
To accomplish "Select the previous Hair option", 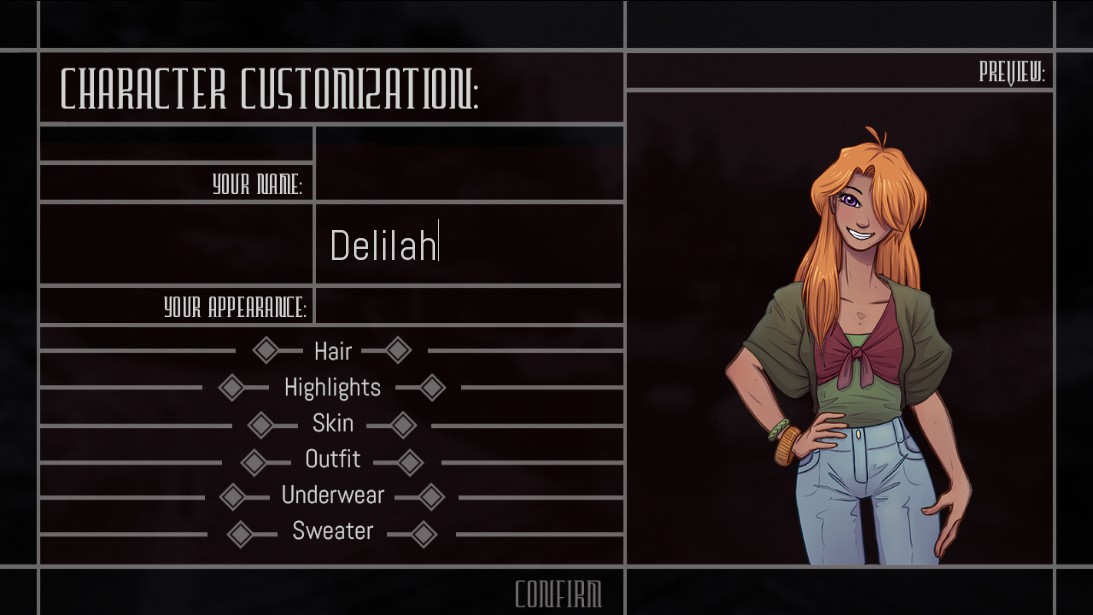I will pyautogui.click(x=265, y=350).
